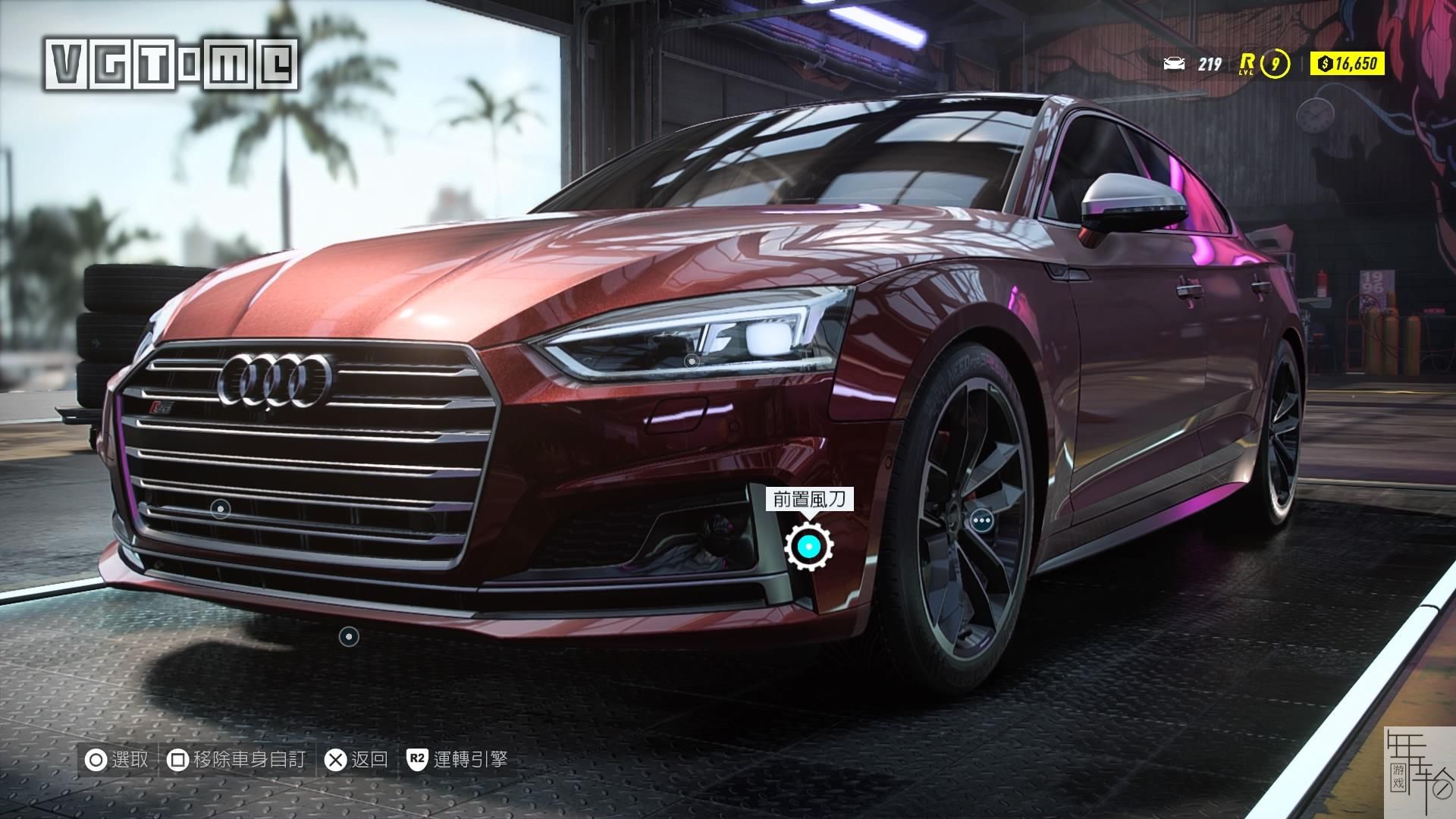Choose the headlight customization marker
The image size is (1456, 819).
pos(692,362)
